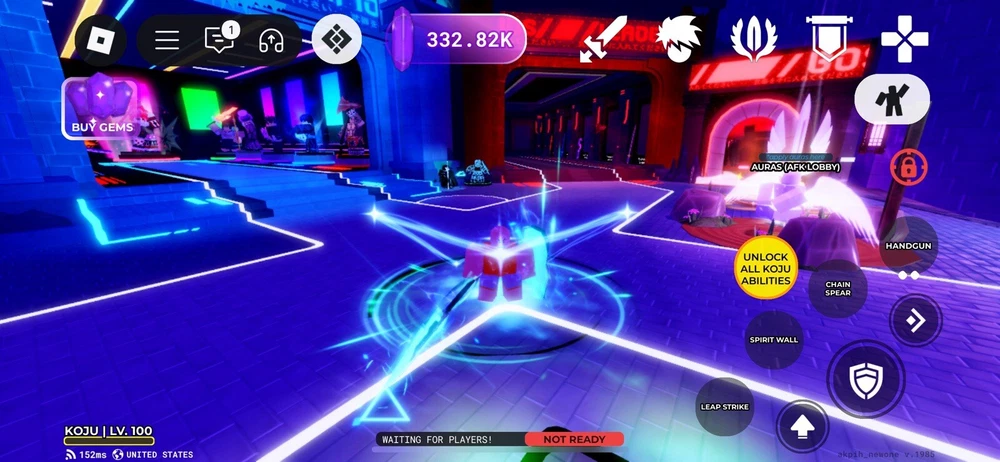
Task: Open the gamepad controls icon
Action: pyautogui.click(x=904, y=40)
